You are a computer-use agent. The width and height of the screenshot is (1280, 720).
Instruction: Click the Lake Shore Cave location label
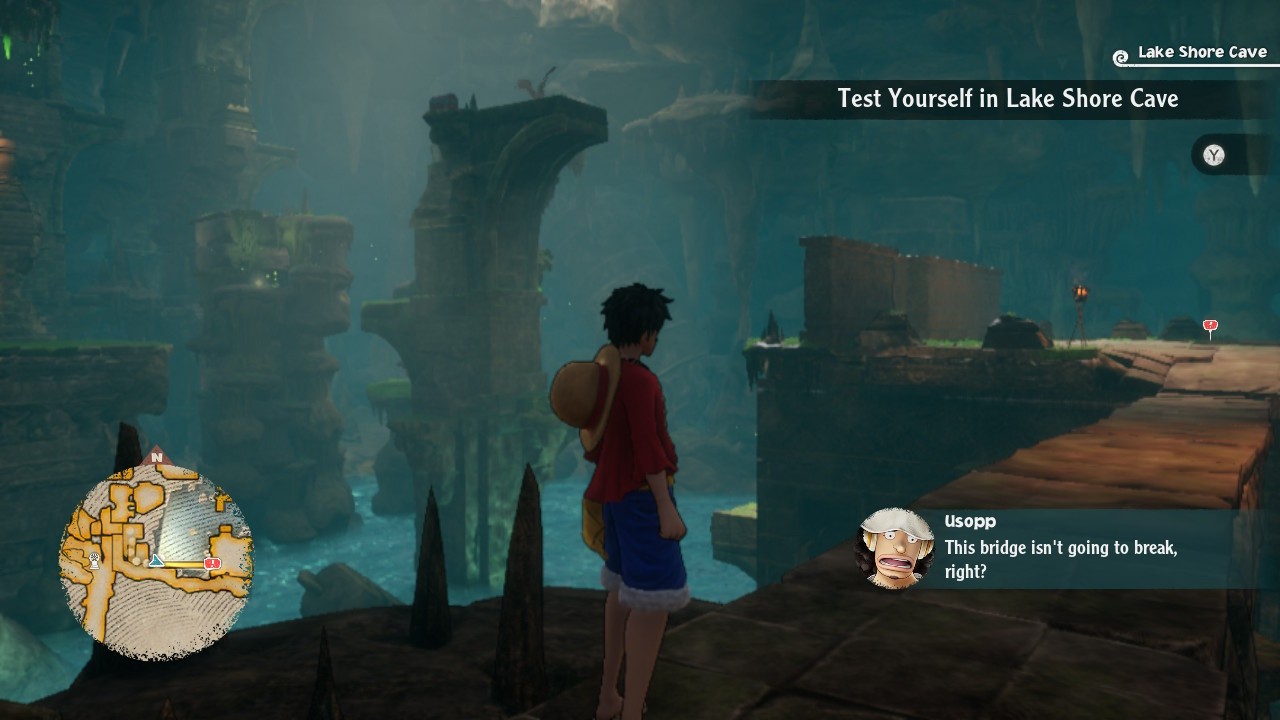pyautogui.click(x=1201, y=53)
